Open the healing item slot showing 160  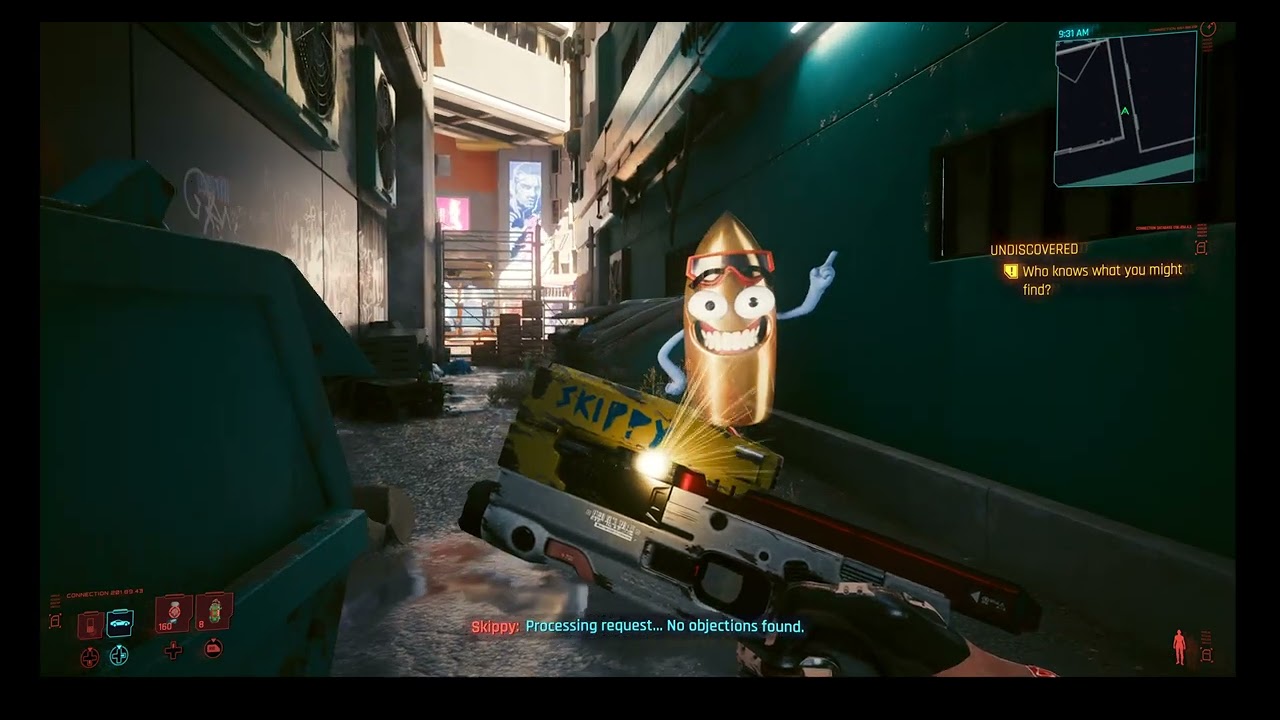(172, 612)
